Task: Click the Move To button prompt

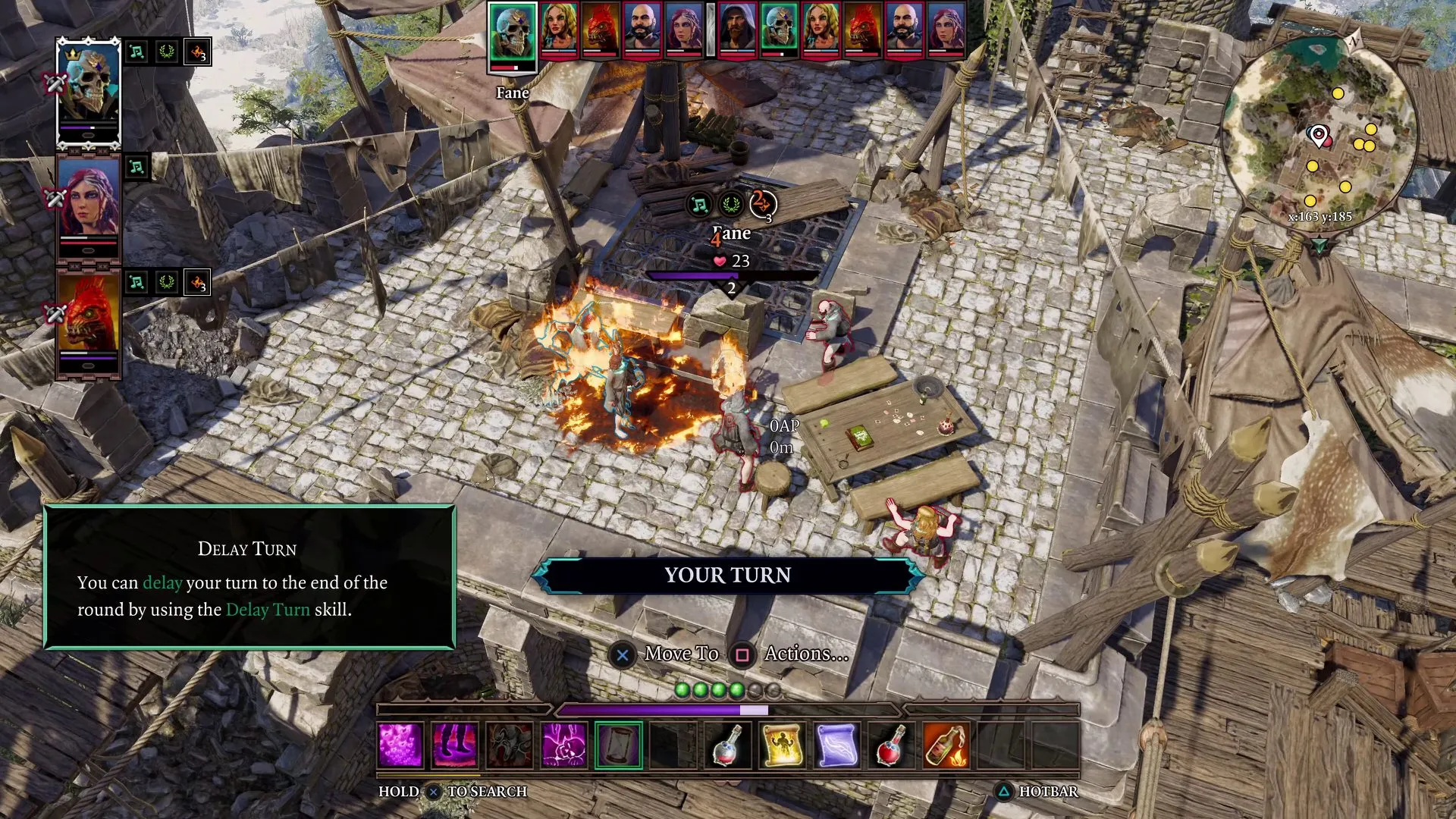Action: pyautogui.click(x=623, y=653)
